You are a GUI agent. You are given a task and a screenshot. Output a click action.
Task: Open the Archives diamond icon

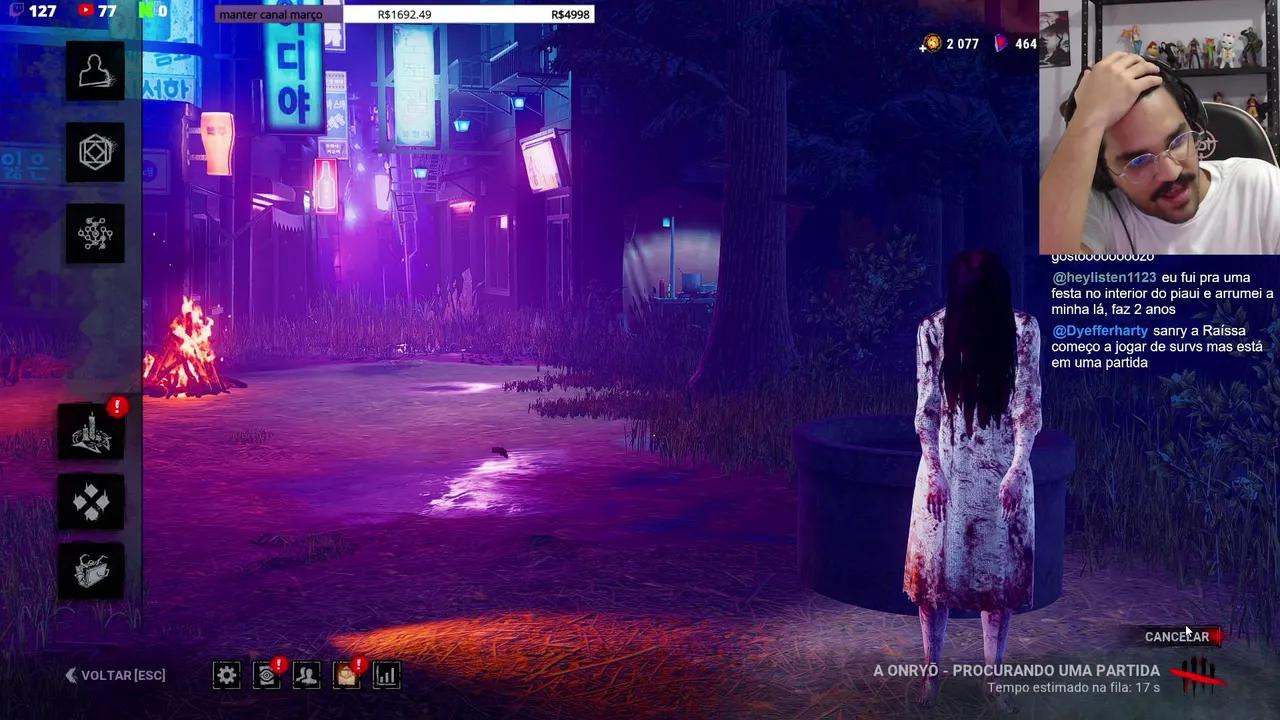[x=92, y=502]
